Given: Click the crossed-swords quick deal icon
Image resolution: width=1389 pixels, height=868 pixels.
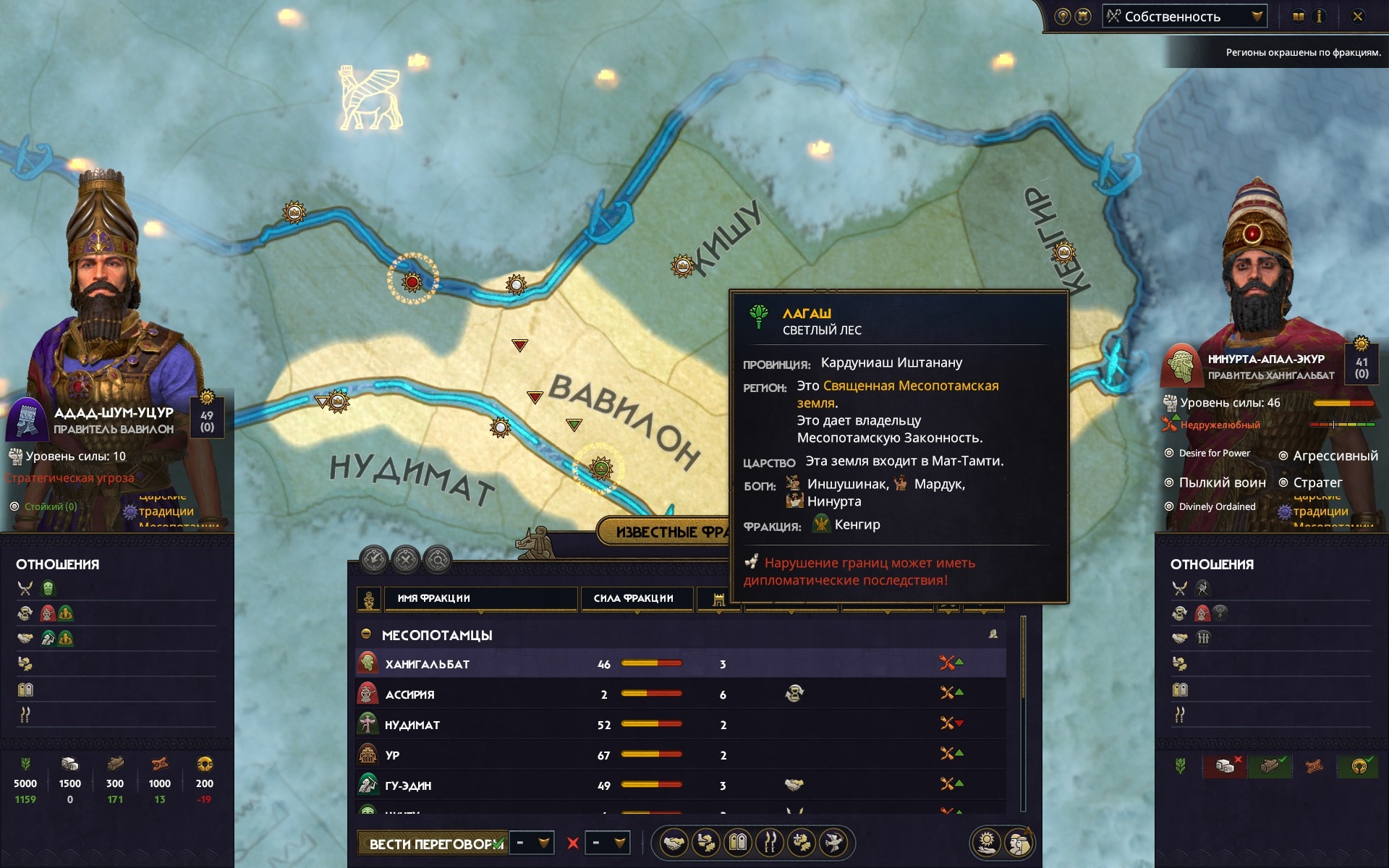Looking at the screenshot, I should (x=406, y=559).
